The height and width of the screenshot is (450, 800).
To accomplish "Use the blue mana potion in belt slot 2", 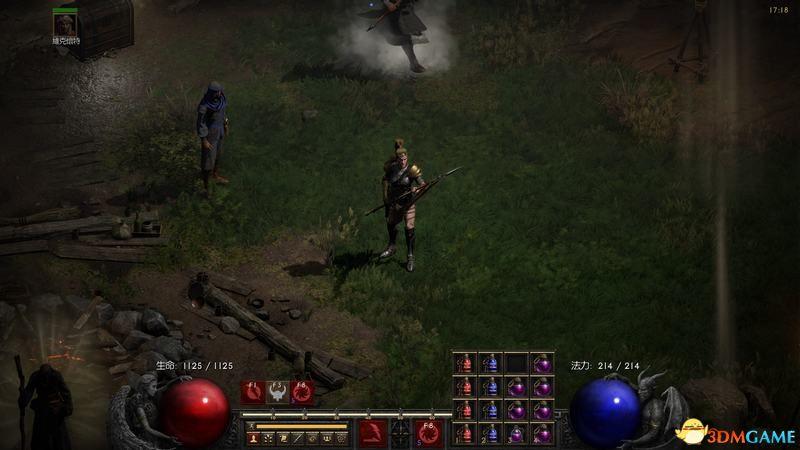I will coord(490,434).
